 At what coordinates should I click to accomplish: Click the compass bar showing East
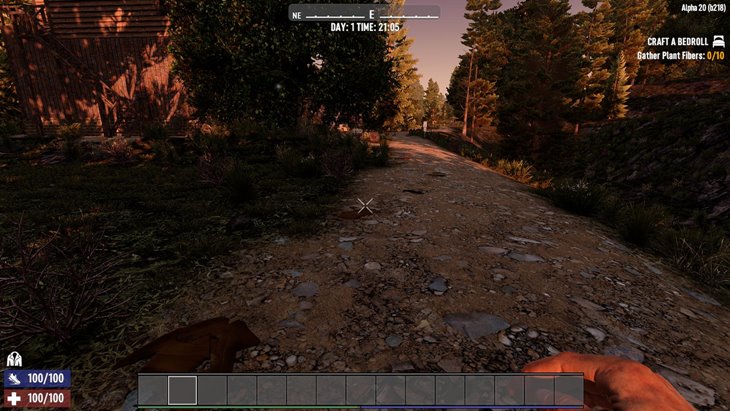[x=365, y=14]
